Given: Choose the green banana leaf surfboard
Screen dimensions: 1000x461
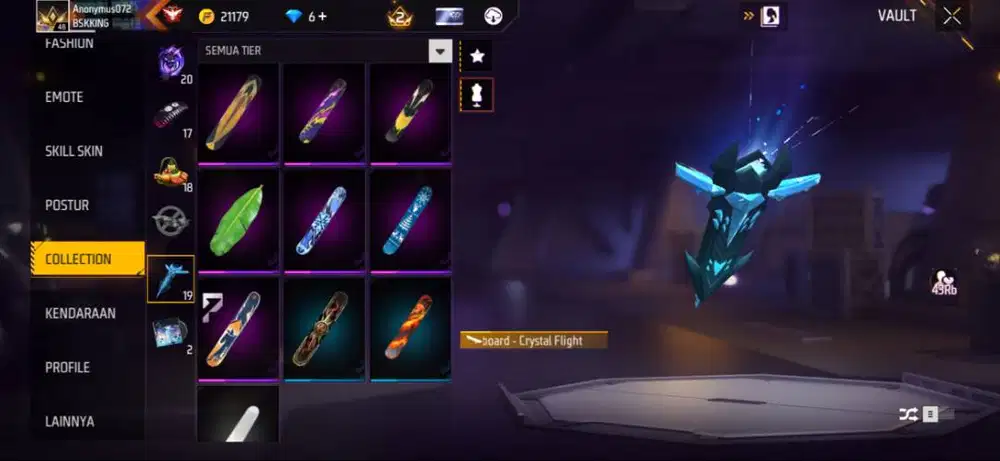Looking at the screenshot, I should [238, 220].
